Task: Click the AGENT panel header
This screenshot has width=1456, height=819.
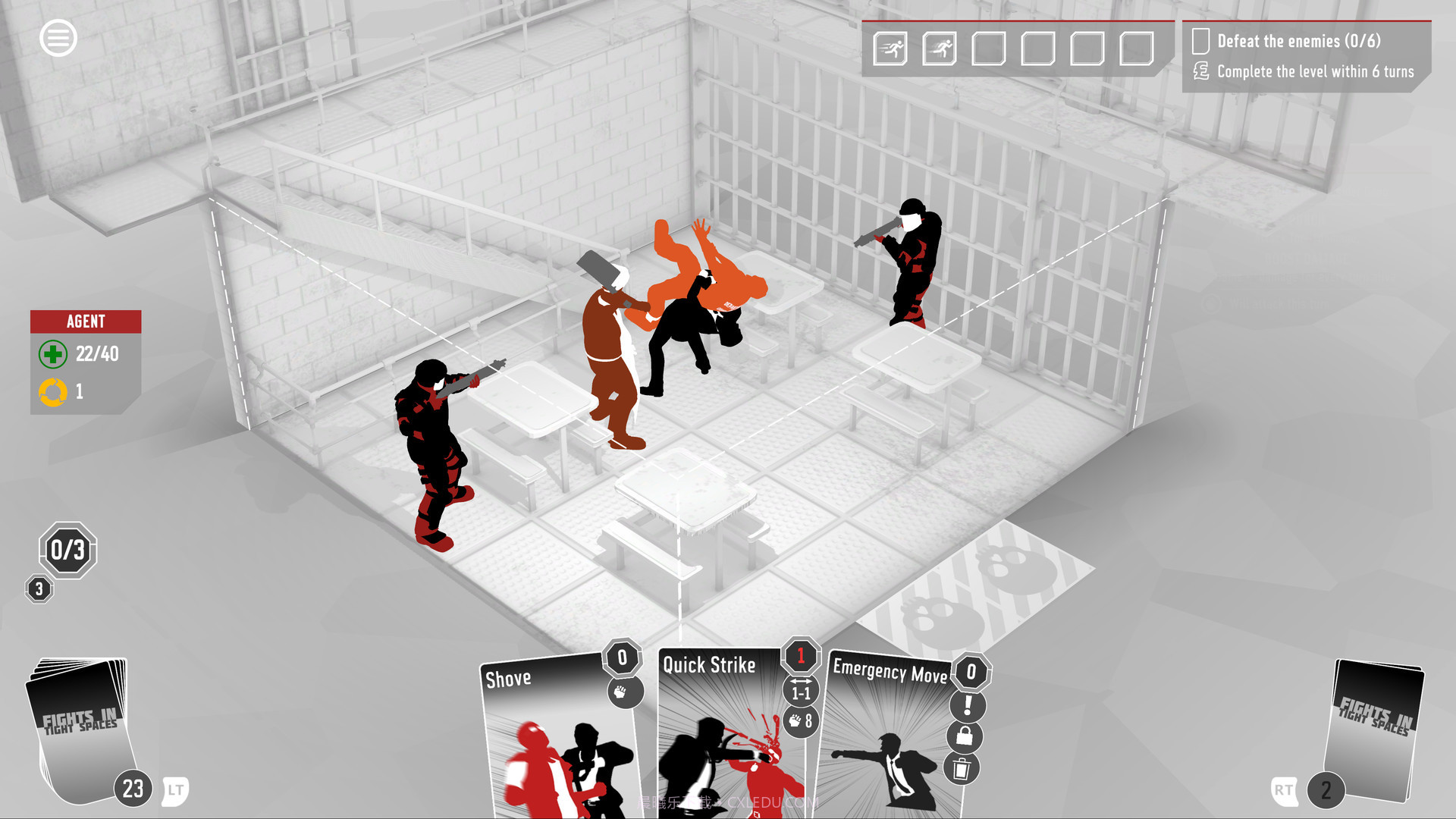Action: click(x=85, y=321)
